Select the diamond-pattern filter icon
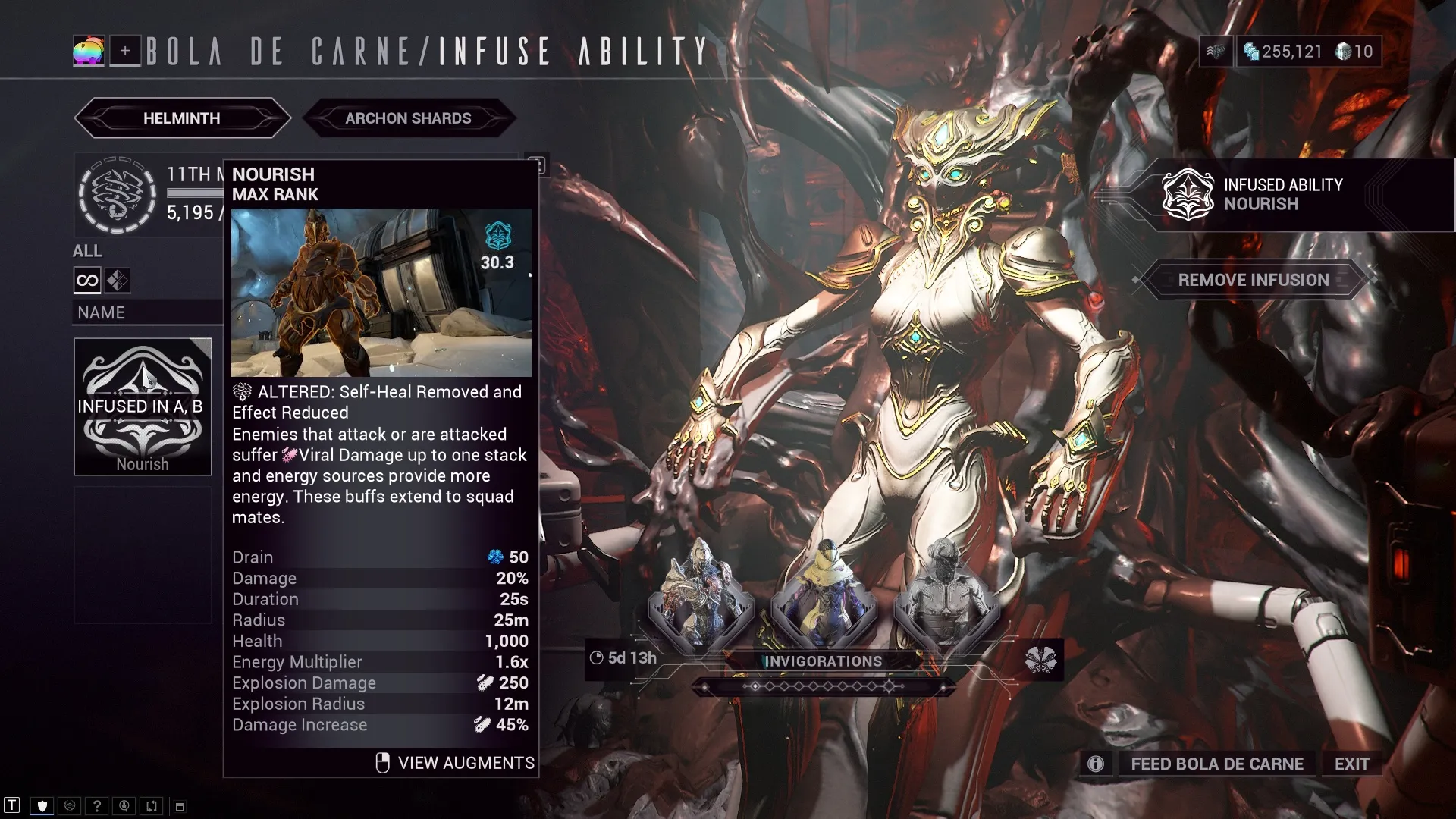1456x819 pixels. click(118, 281)
